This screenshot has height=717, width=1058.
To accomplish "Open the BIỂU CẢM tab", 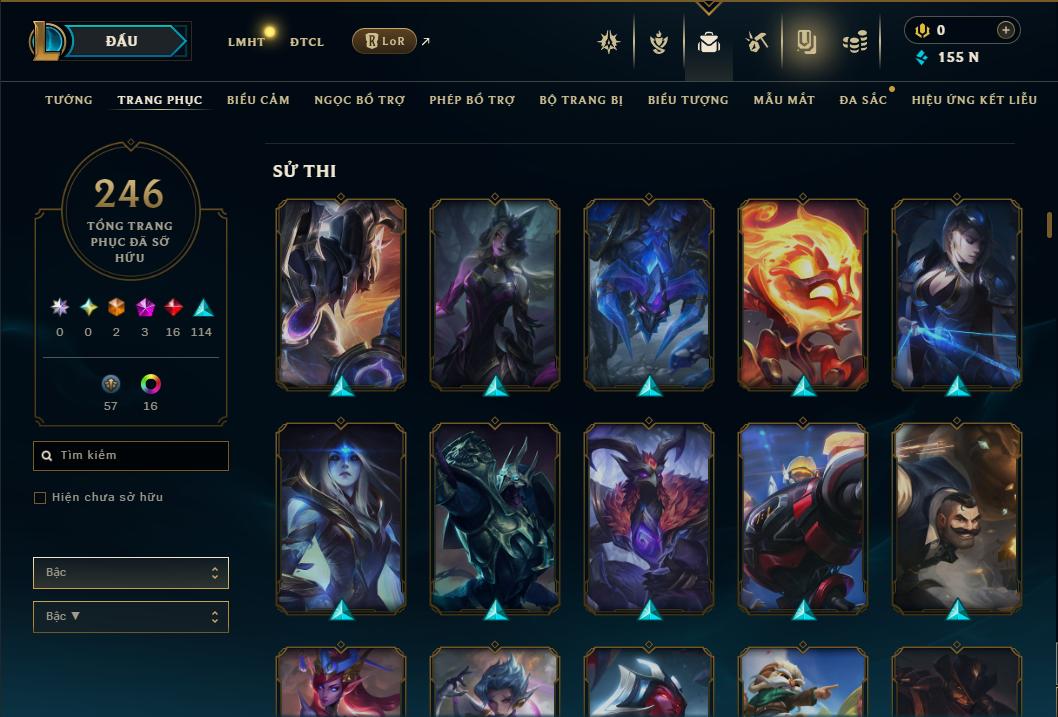I will click(258, 100).
